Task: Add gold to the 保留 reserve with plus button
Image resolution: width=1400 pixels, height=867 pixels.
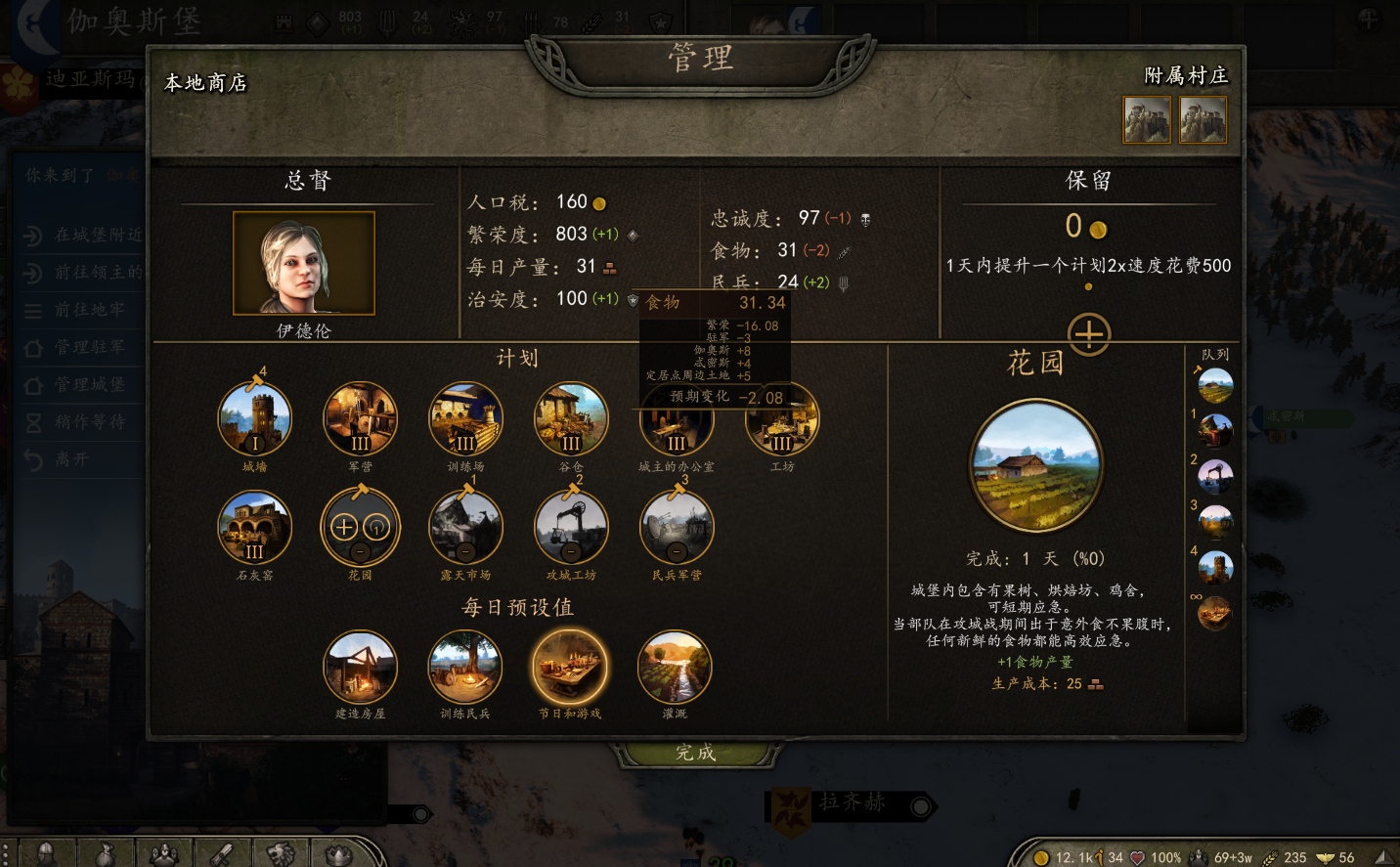Action: pyautogui.click(x=1089, y=334)
